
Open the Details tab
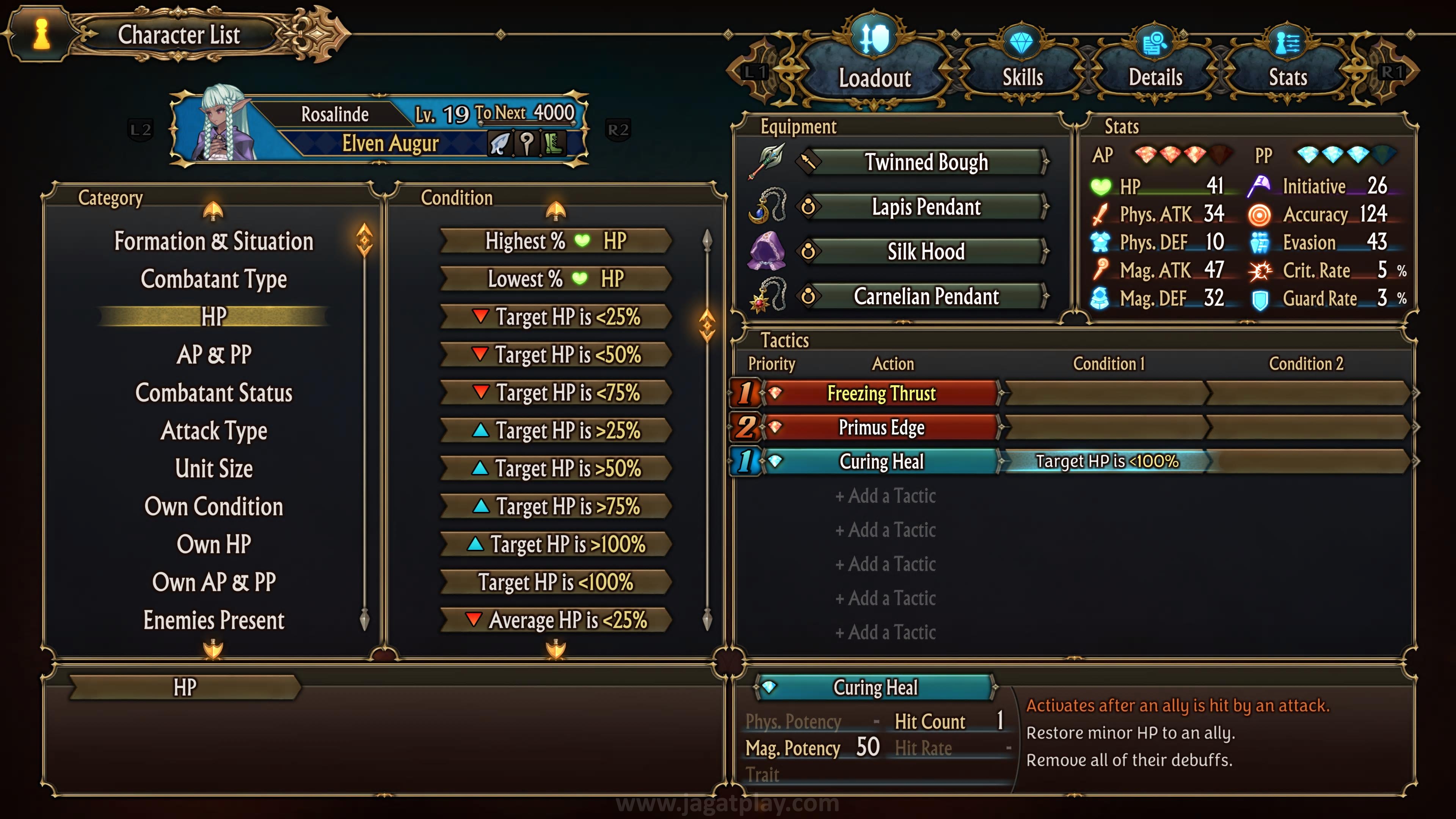pyautogui.click(x=1155, y=77)
